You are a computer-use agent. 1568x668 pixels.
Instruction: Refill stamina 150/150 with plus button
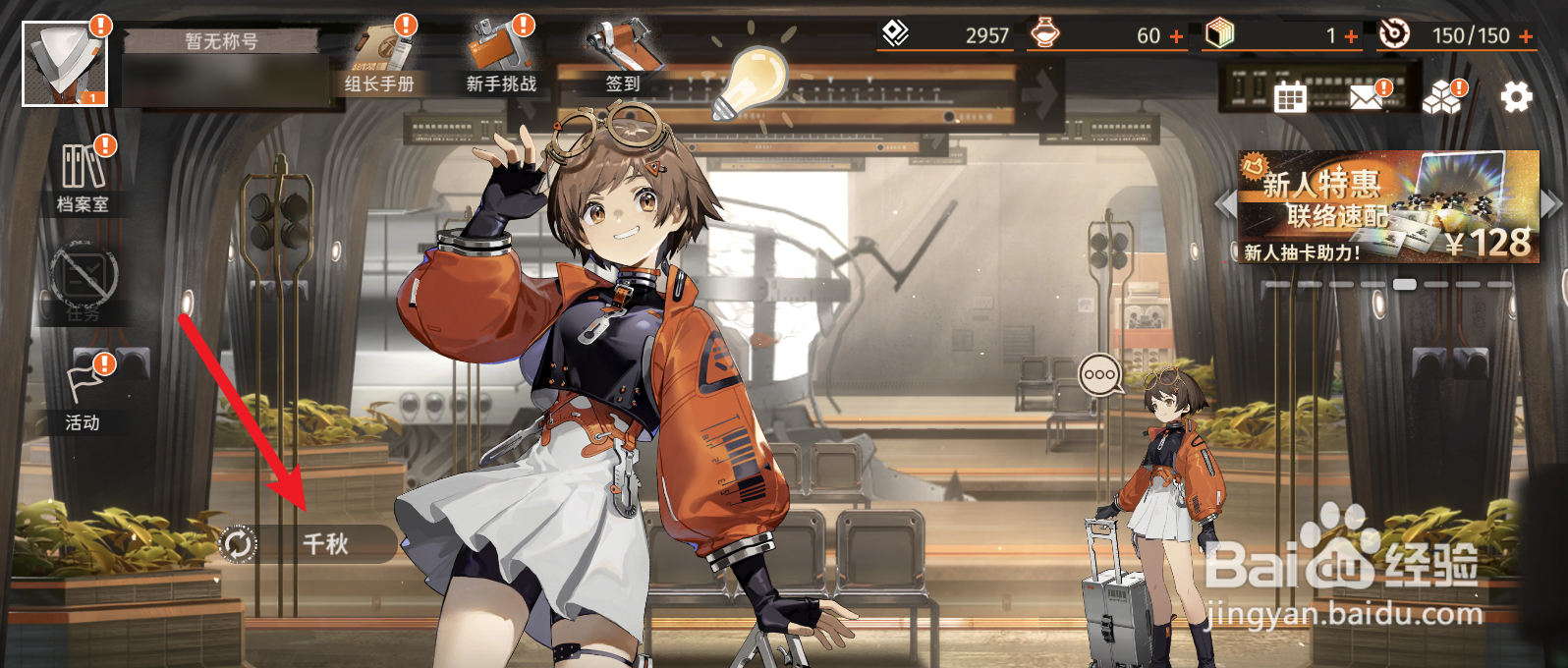pyautogui.click(x=1526, y=36)
